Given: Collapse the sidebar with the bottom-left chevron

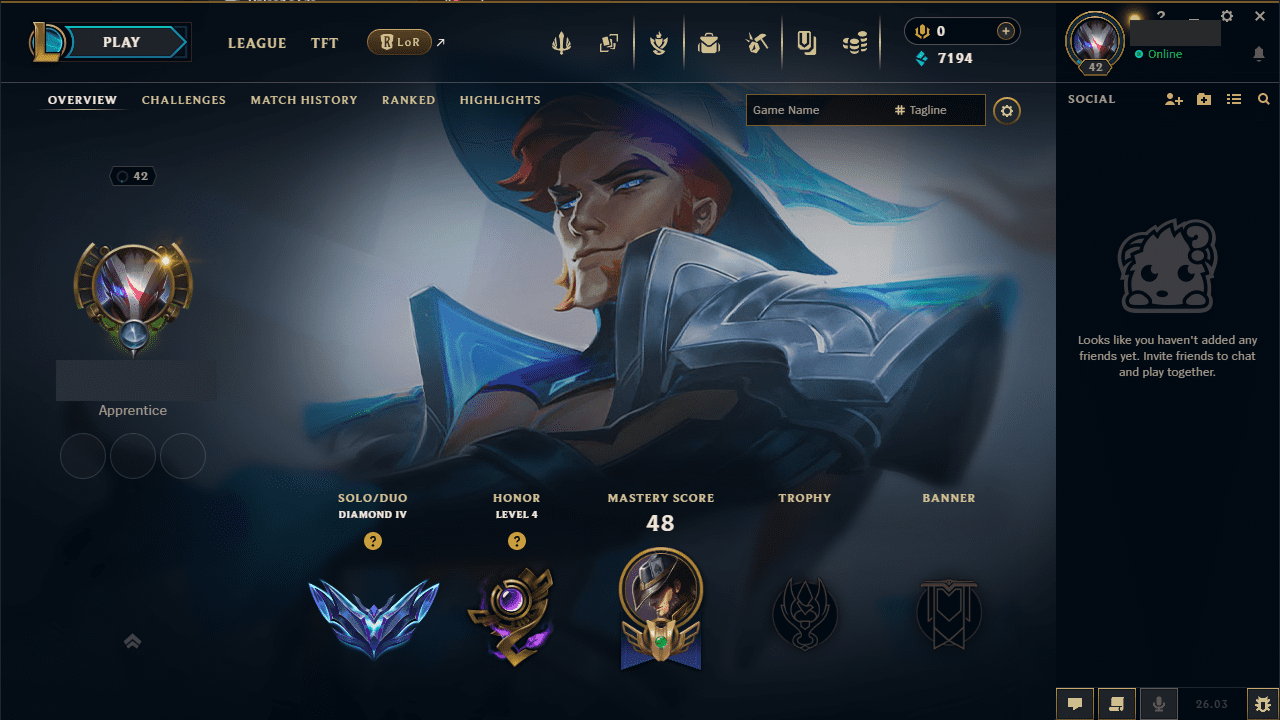Looking at the screenshot, I should coord(132,641).
